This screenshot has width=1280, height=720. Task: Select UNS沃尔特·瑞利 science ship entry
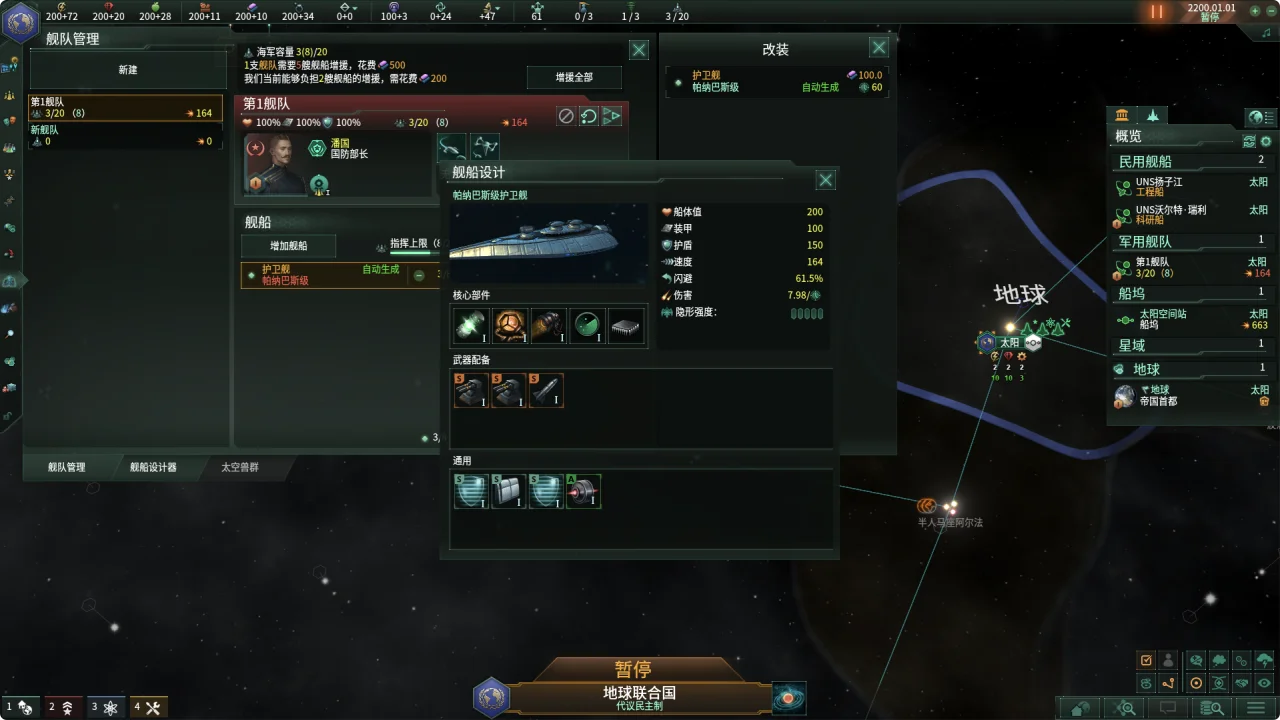click(1188, 215)
